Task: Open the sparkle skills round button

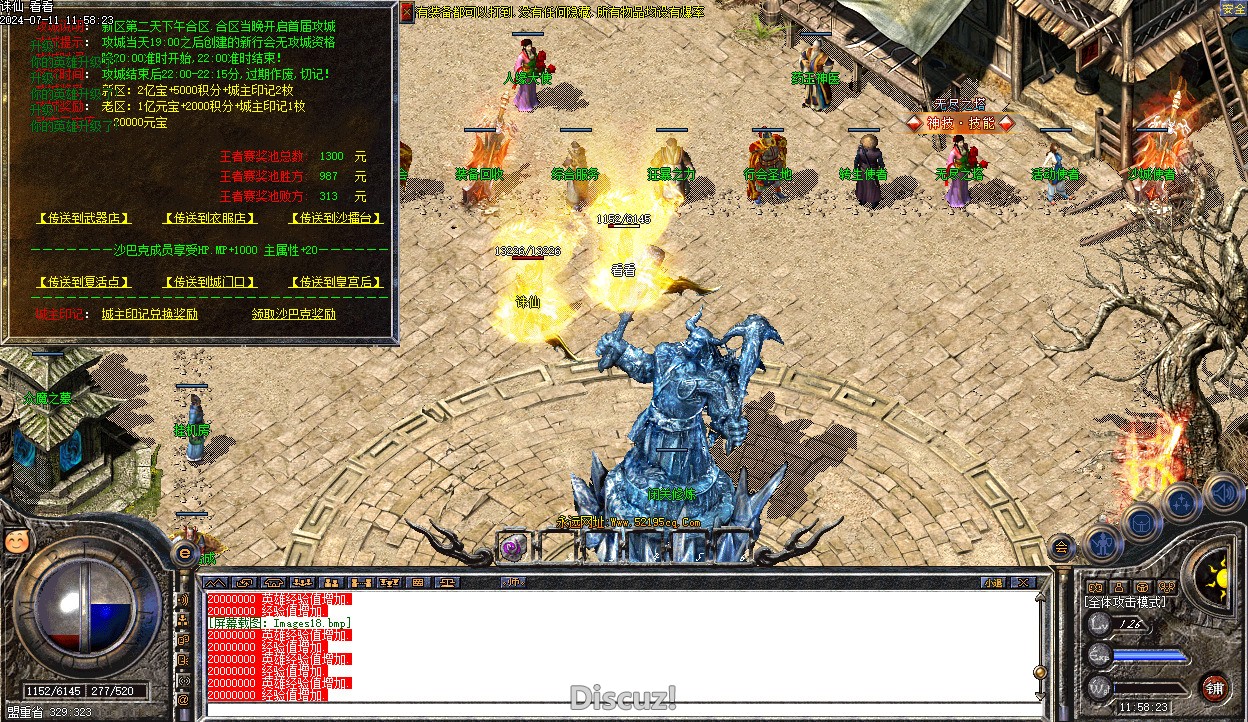Action: tap(1181, 502)
